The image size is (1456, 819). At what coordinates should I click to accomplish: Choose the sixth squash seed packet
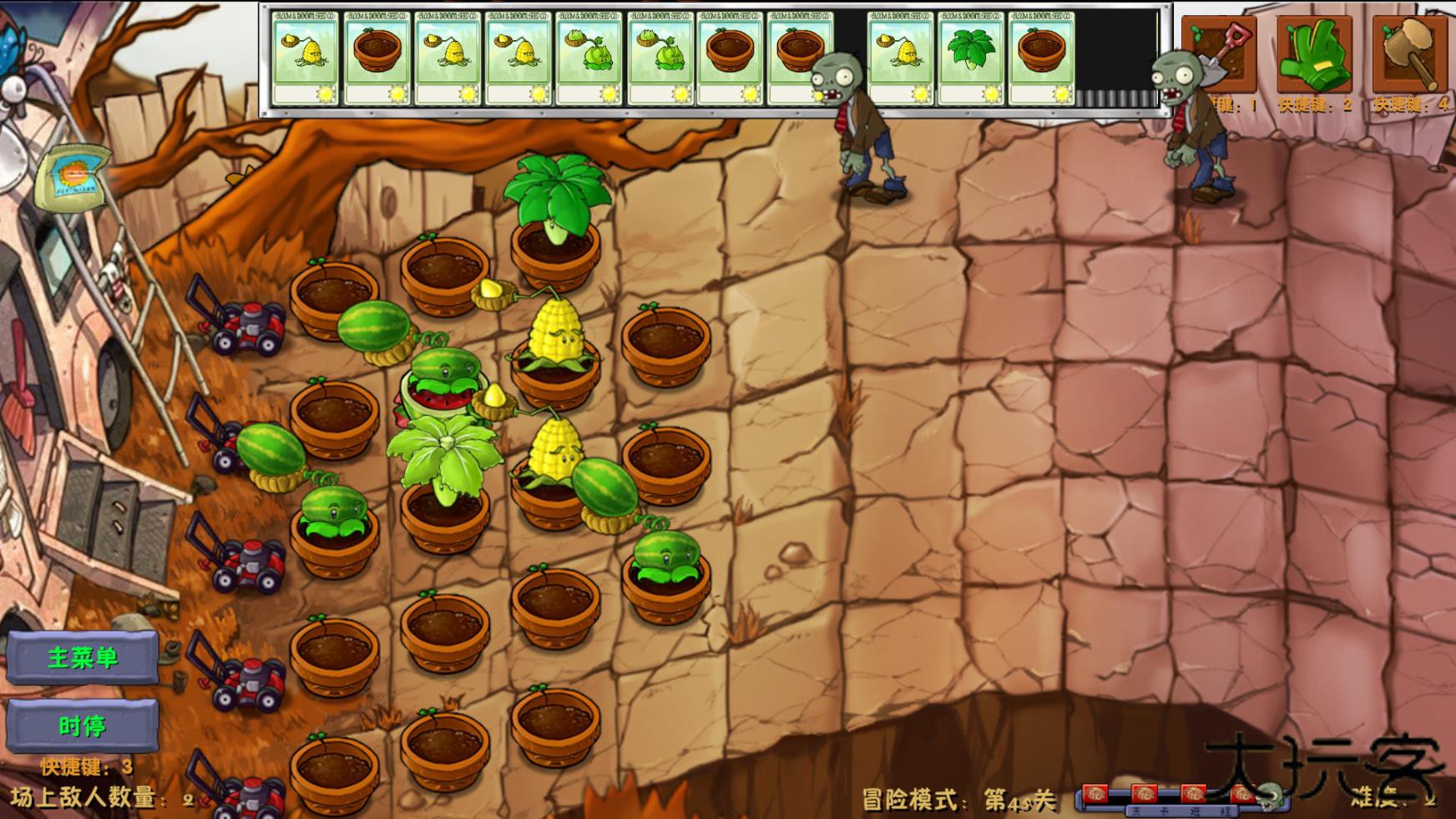pyautogui.click(x=660, y=58)
